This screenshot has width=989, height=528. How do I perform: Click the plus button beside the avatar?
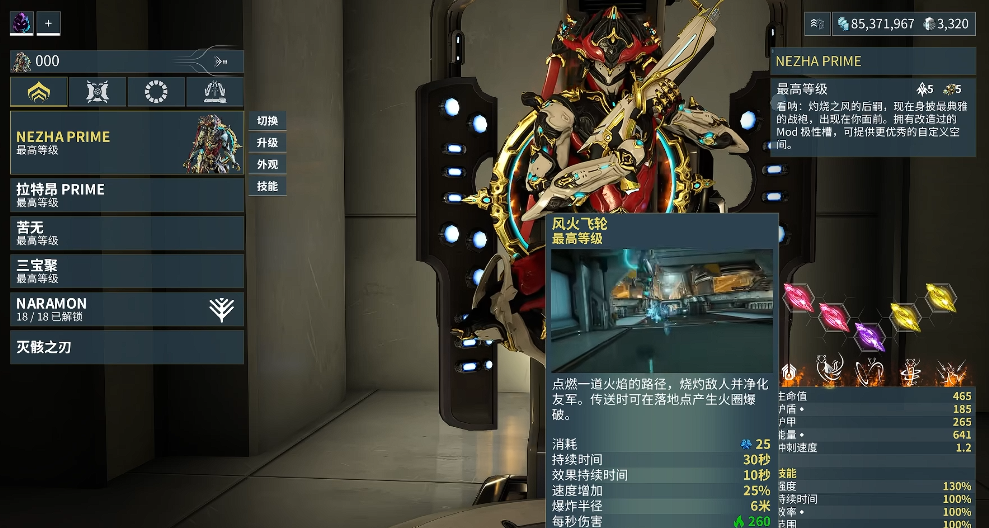point(48,22)
